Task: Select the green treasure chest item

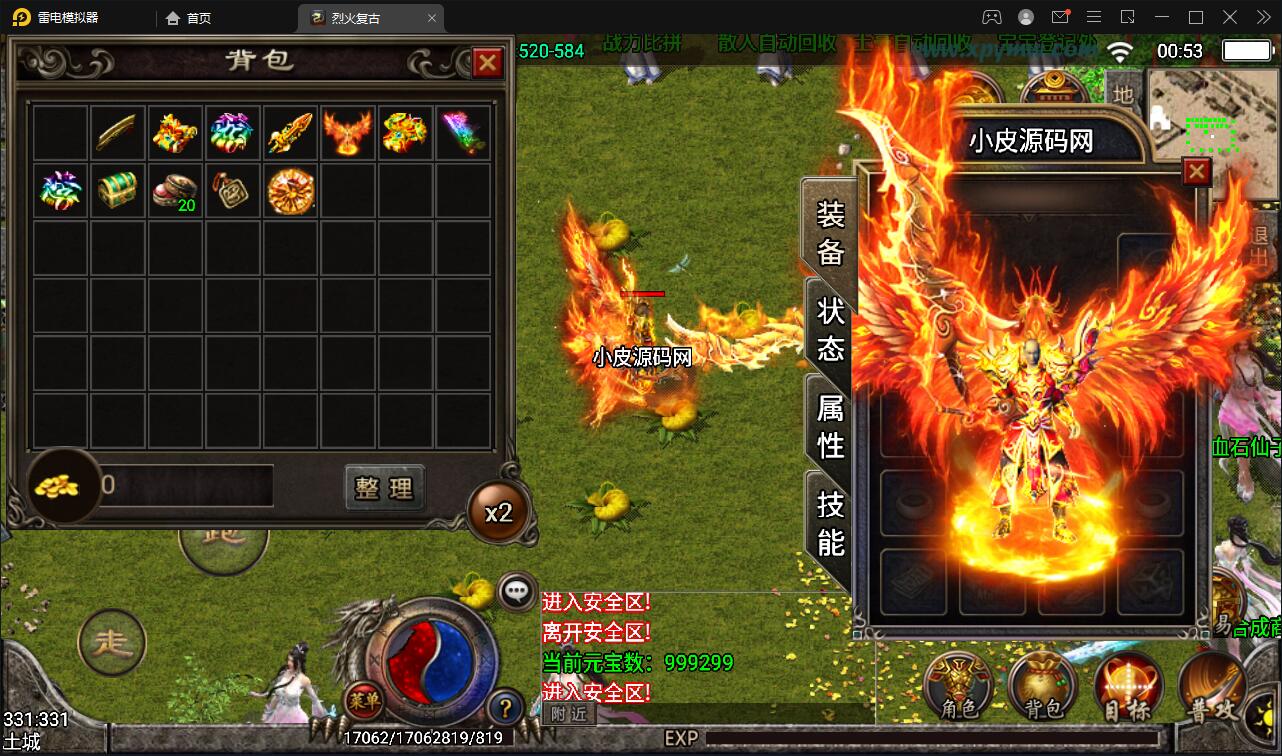Action: pyautogui.click(x=117, y=191)
